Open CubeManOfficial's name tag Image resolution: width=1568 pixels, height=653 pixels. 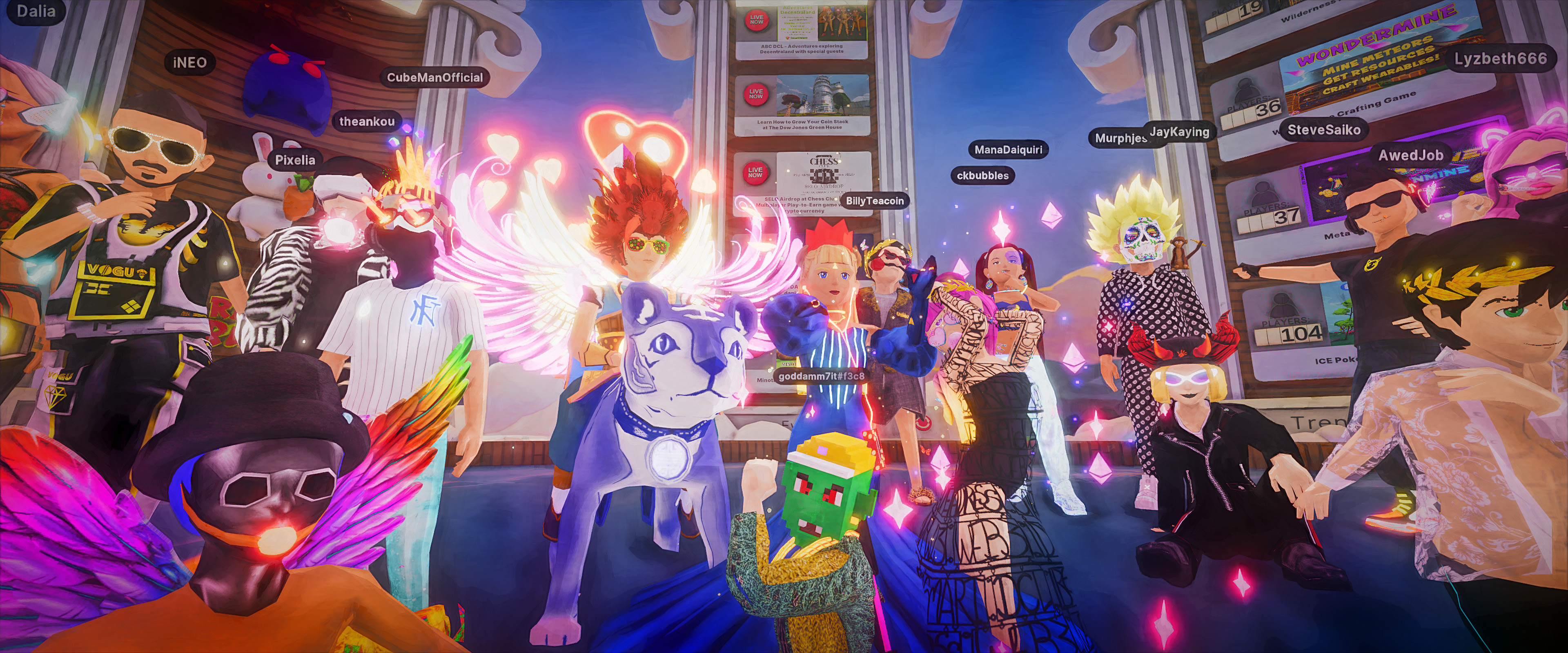point(434,77)
